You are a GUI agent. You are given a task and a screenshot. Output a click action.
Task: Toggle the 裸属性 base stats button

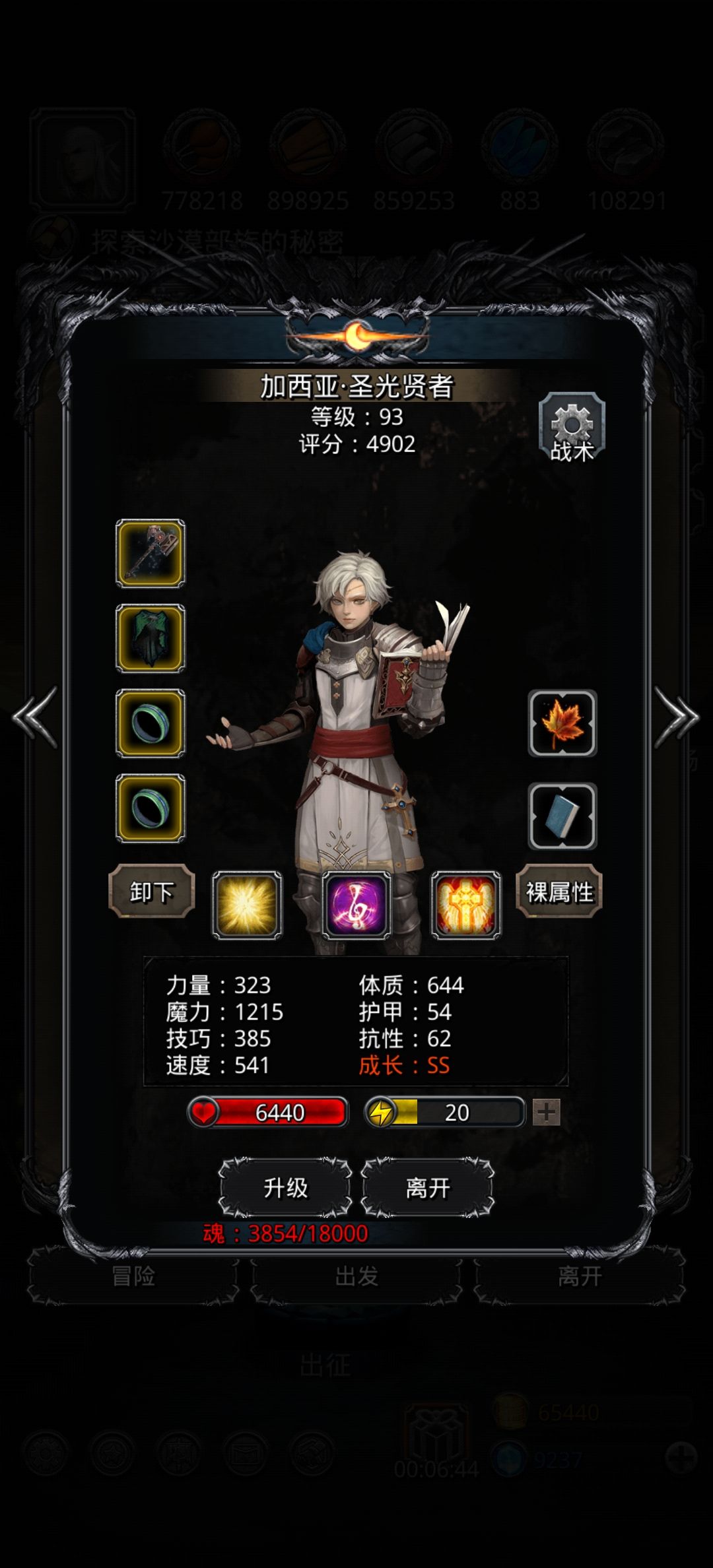559,892
